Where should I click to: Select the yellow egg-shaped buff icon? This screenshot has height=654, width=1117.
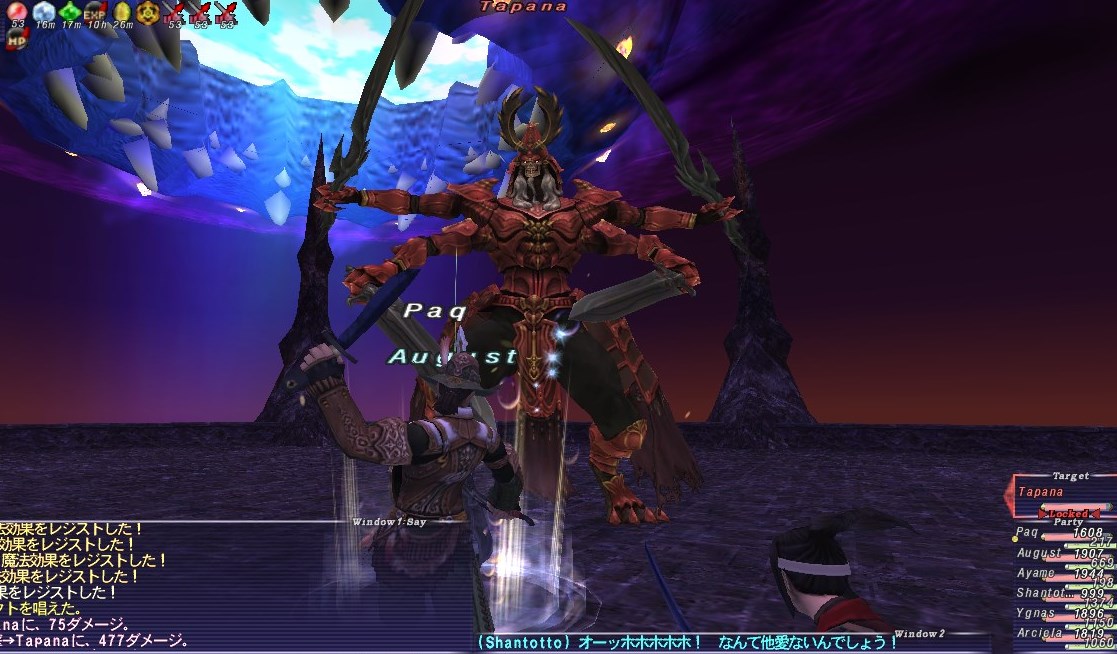coord(122,13)
